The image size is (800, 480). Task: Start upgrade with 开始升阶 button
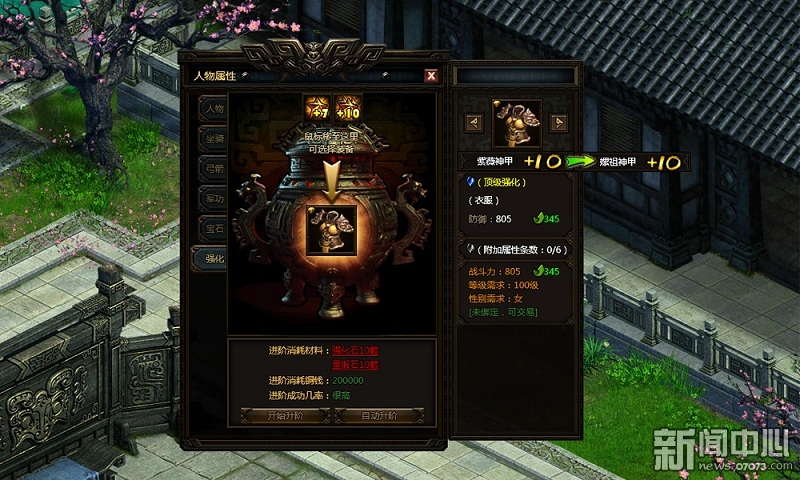pyautogui.click(x=287, y=415)
